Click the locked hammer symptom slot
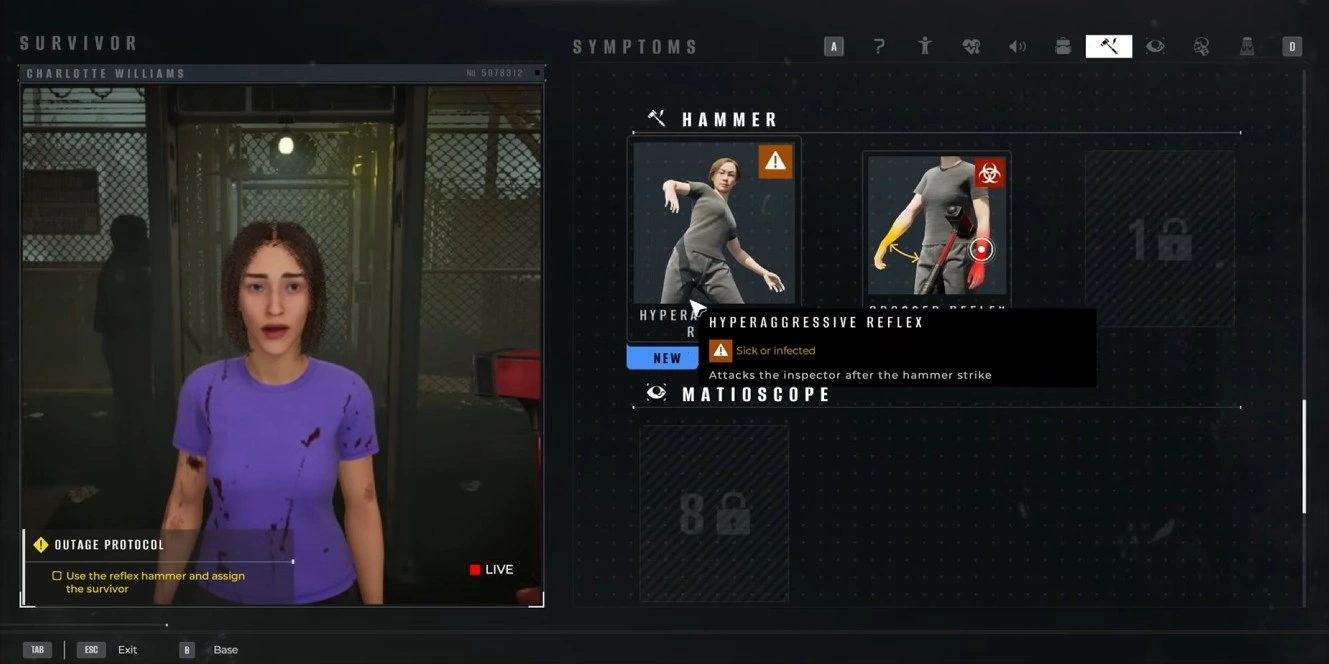The width and height of the screenshot is (1329, 664). click(x=1160, y=239)
